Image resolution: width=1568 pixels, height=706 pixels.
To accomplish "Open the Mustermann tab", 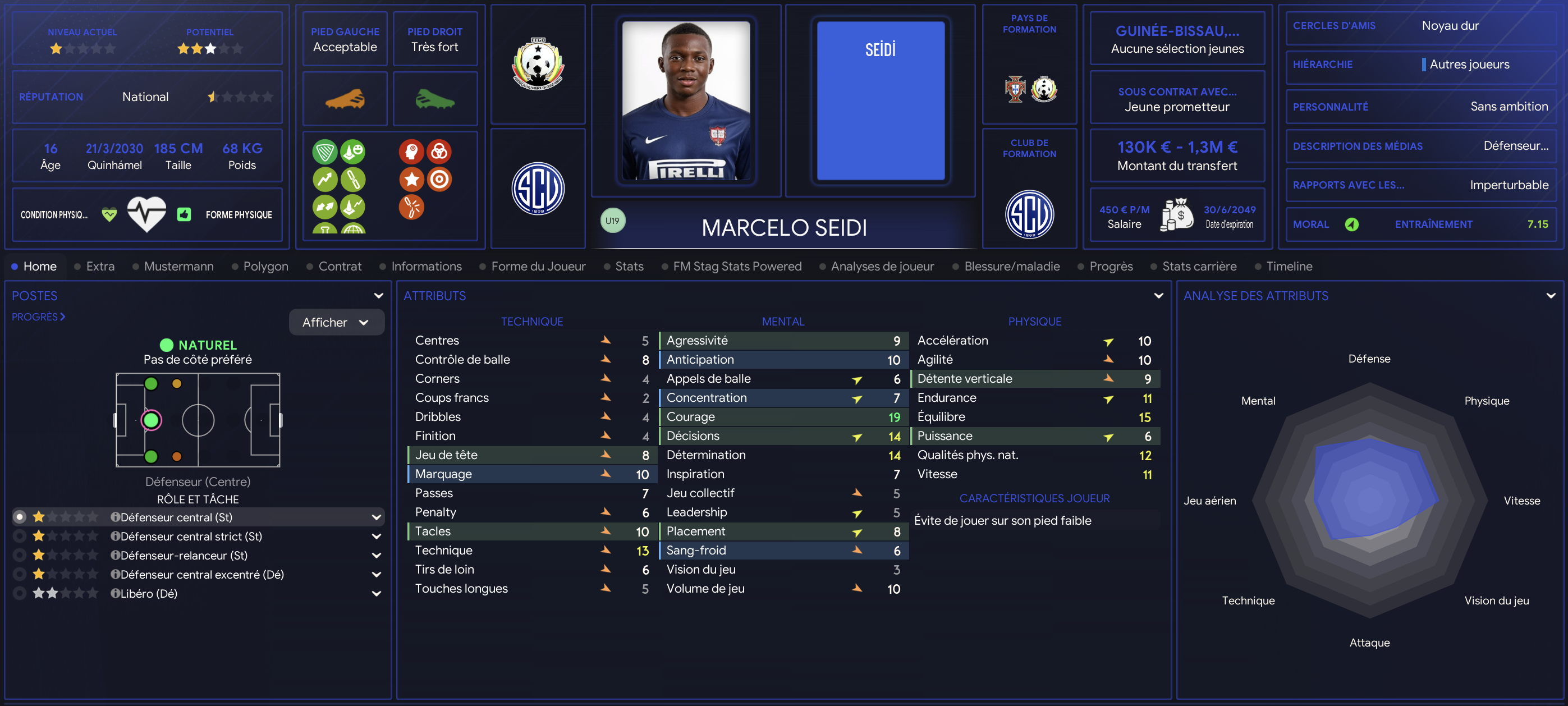I will [178, 266].
